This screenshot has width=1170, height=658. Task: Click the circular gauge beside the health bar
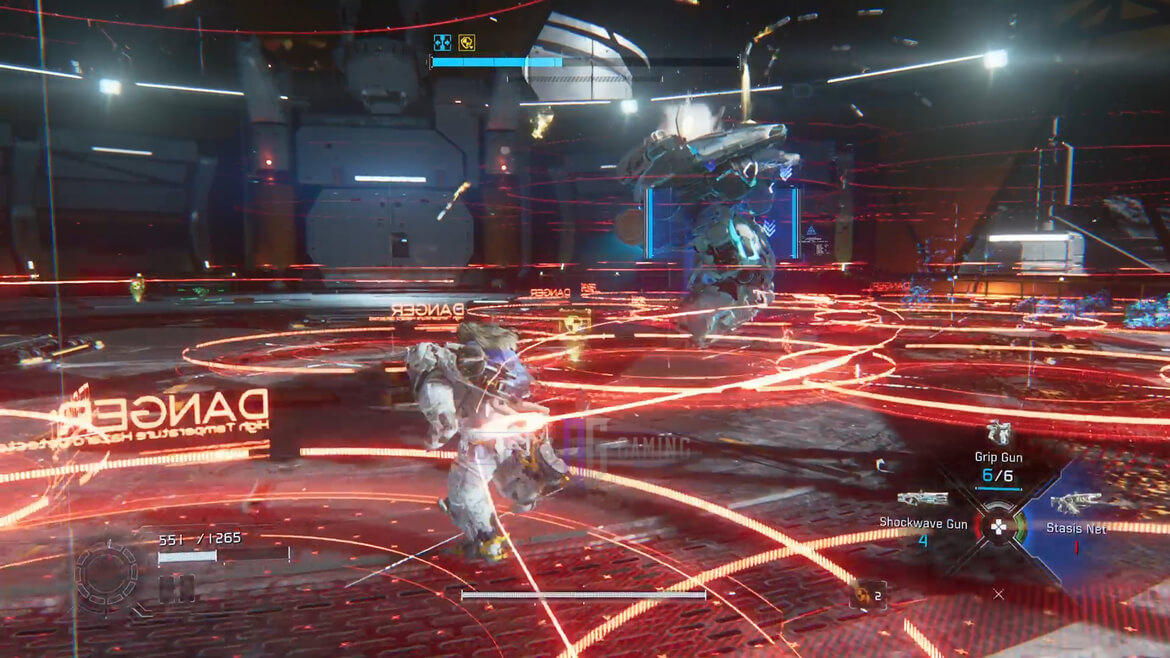tap(106, 577)
